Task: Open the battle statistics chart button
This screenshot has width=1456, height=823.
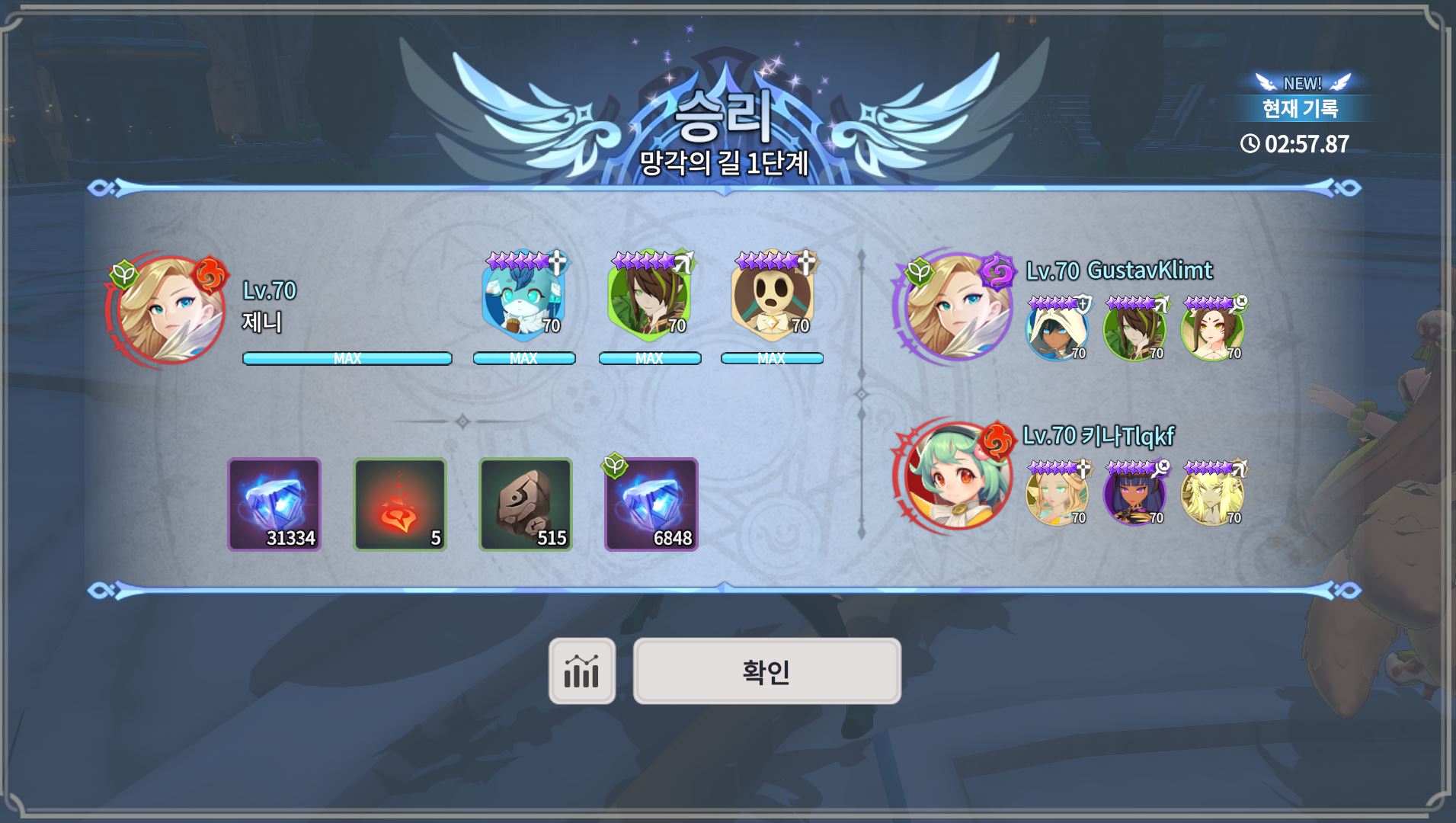Action: (x=581, y=671)
